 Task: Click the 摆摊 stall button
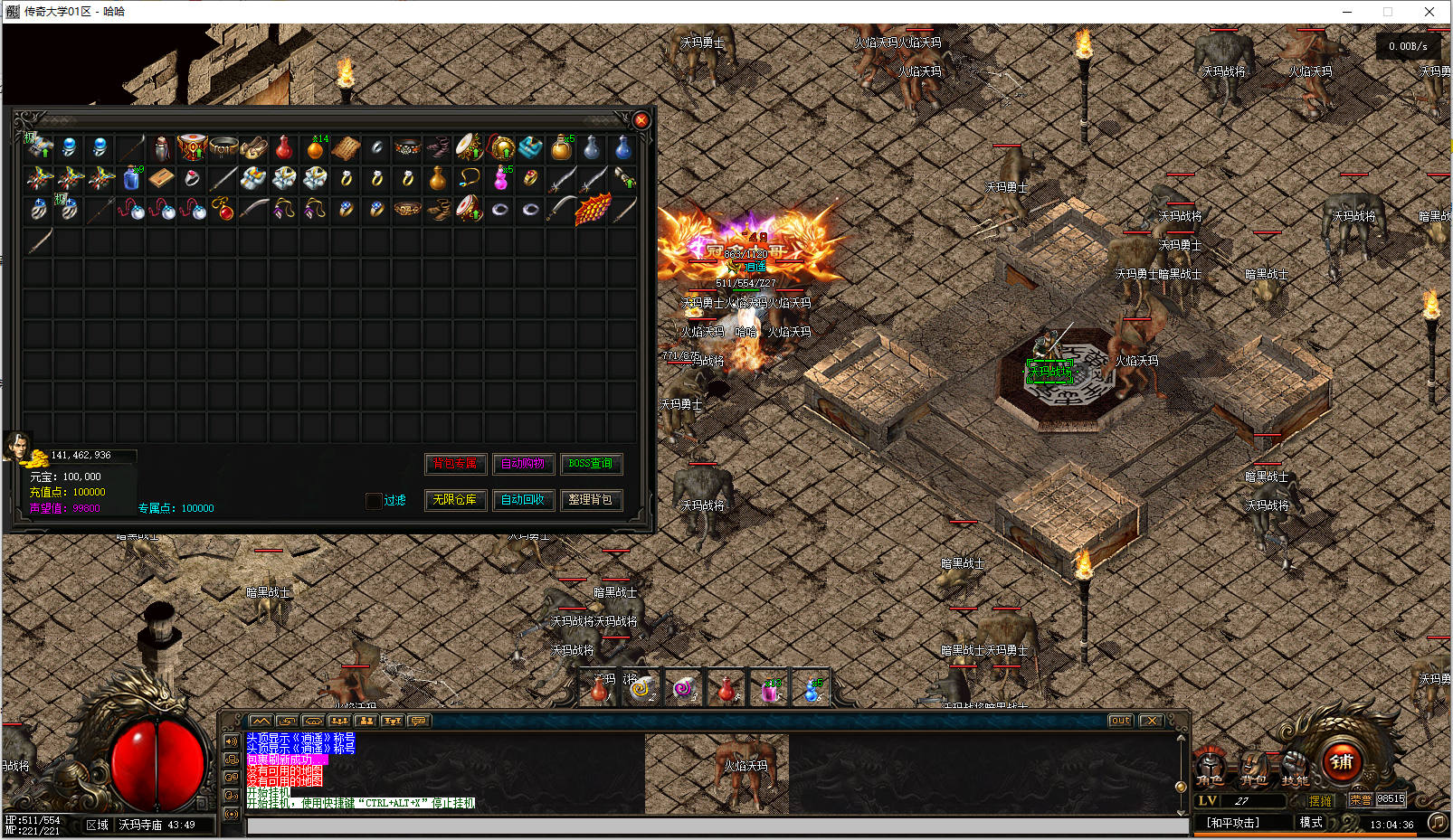(1320, 801)
